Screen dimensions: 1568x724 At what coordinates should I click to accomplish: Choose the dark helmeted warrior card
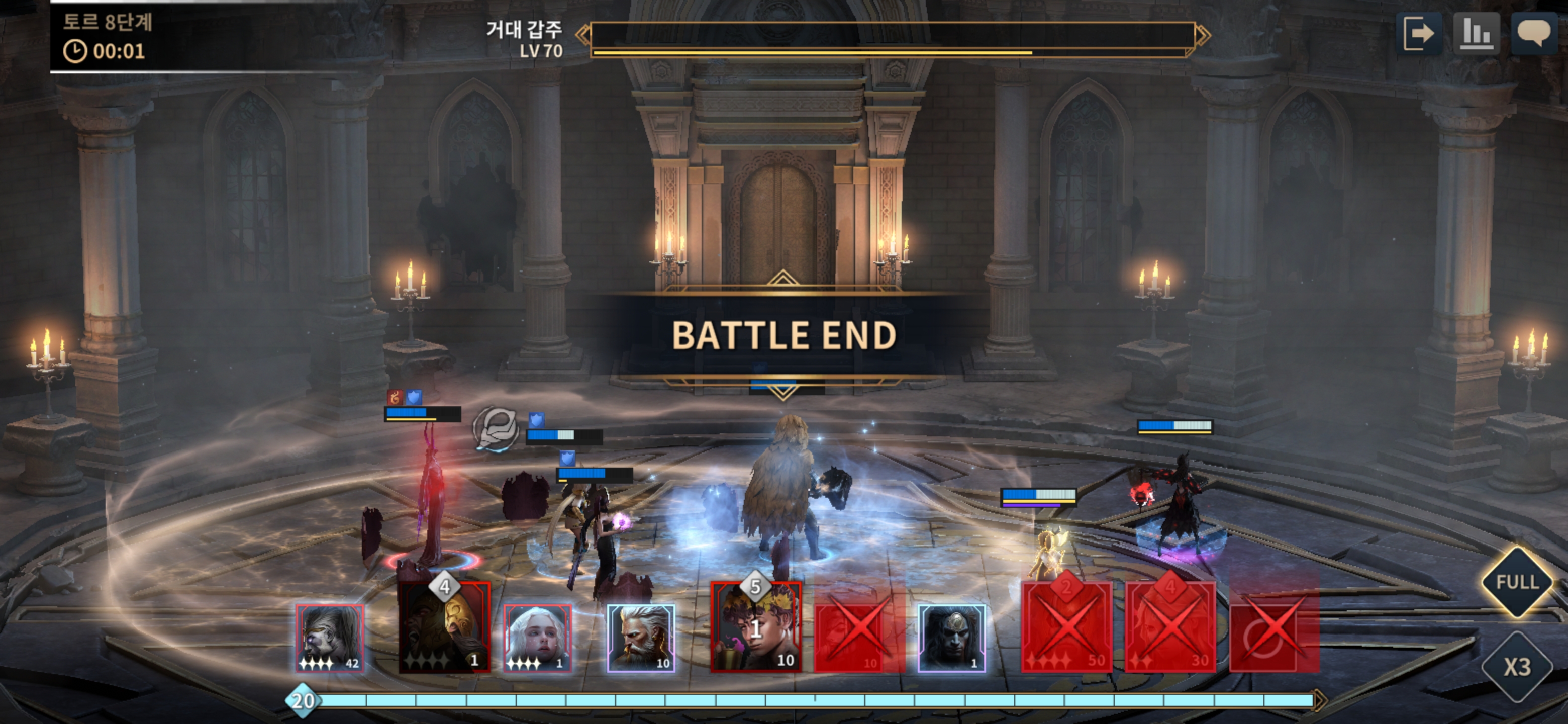click(x=951, y=638)
